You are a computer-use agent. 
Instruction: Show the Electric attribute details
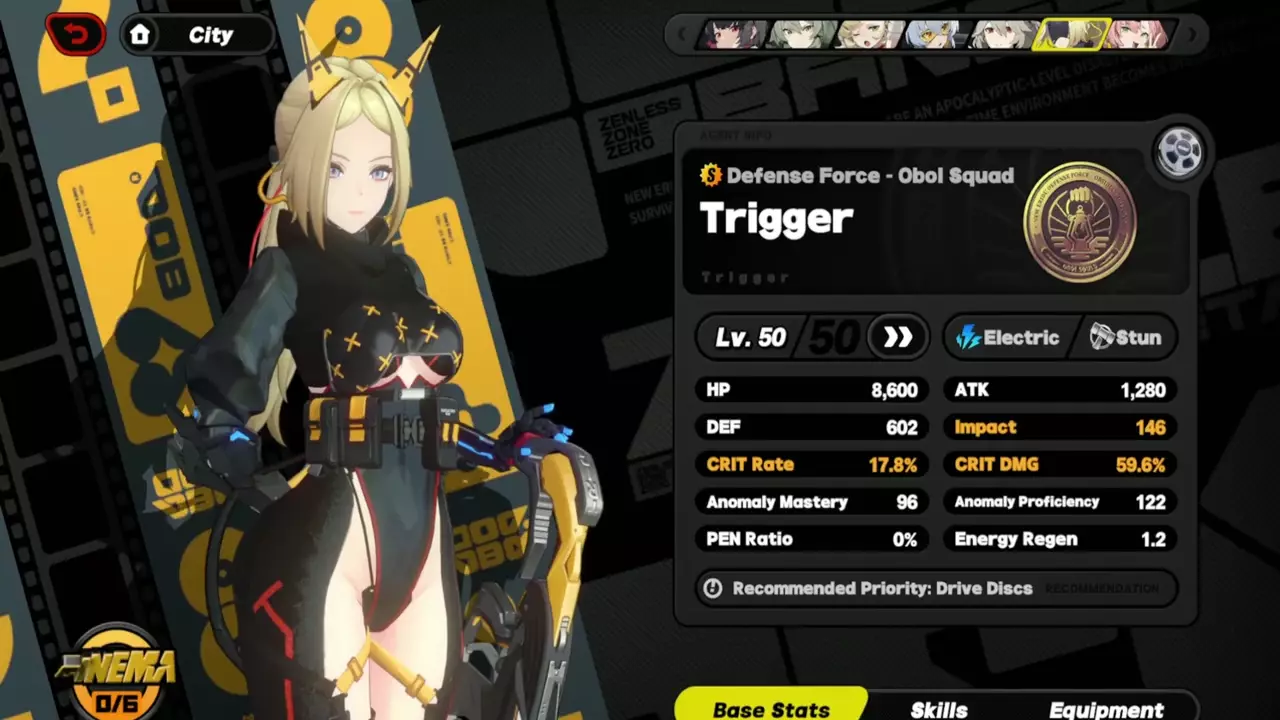point(1008,337)
